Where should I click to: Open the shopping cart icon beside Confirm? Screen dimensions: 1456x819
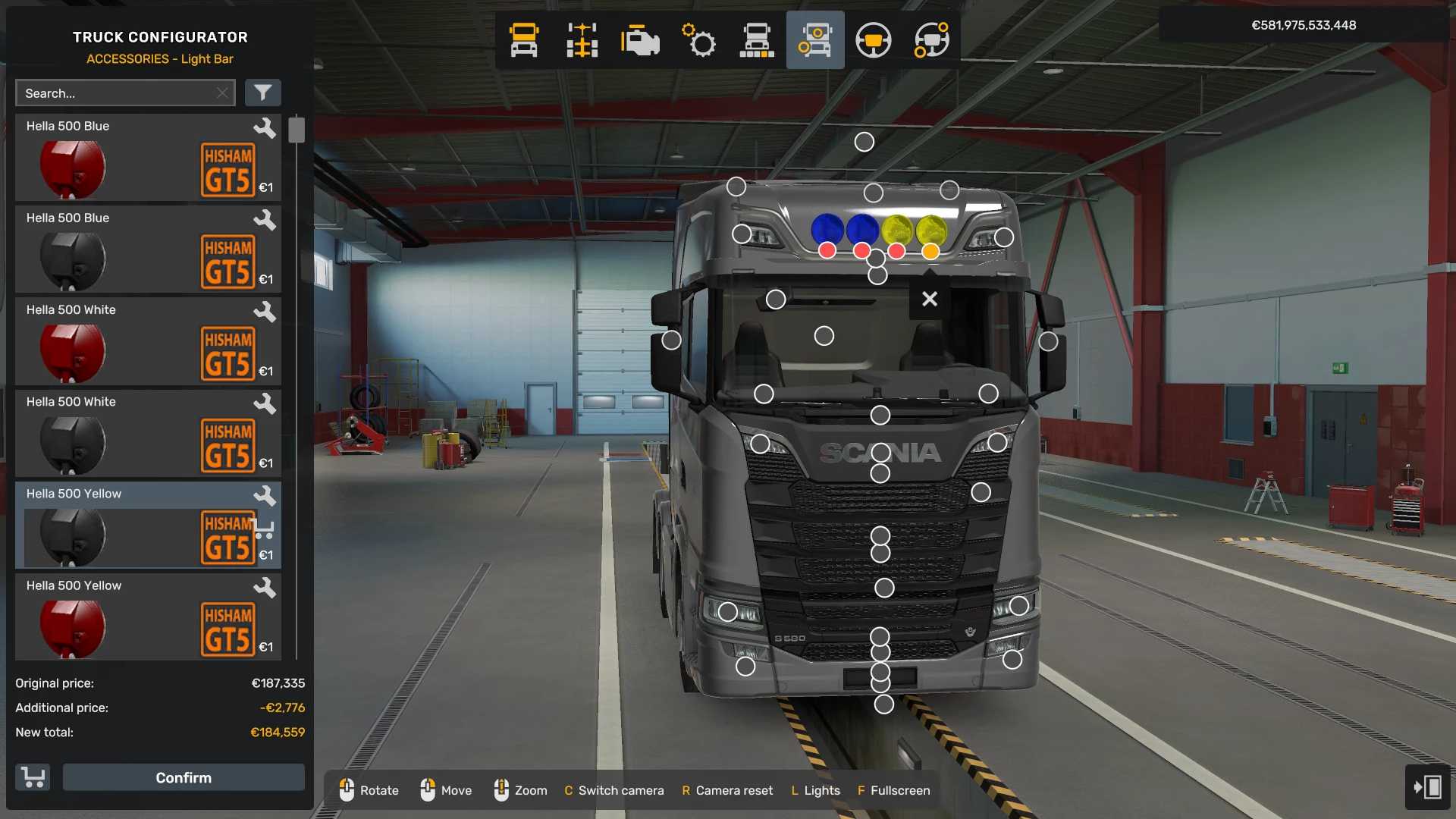point(33,777)
